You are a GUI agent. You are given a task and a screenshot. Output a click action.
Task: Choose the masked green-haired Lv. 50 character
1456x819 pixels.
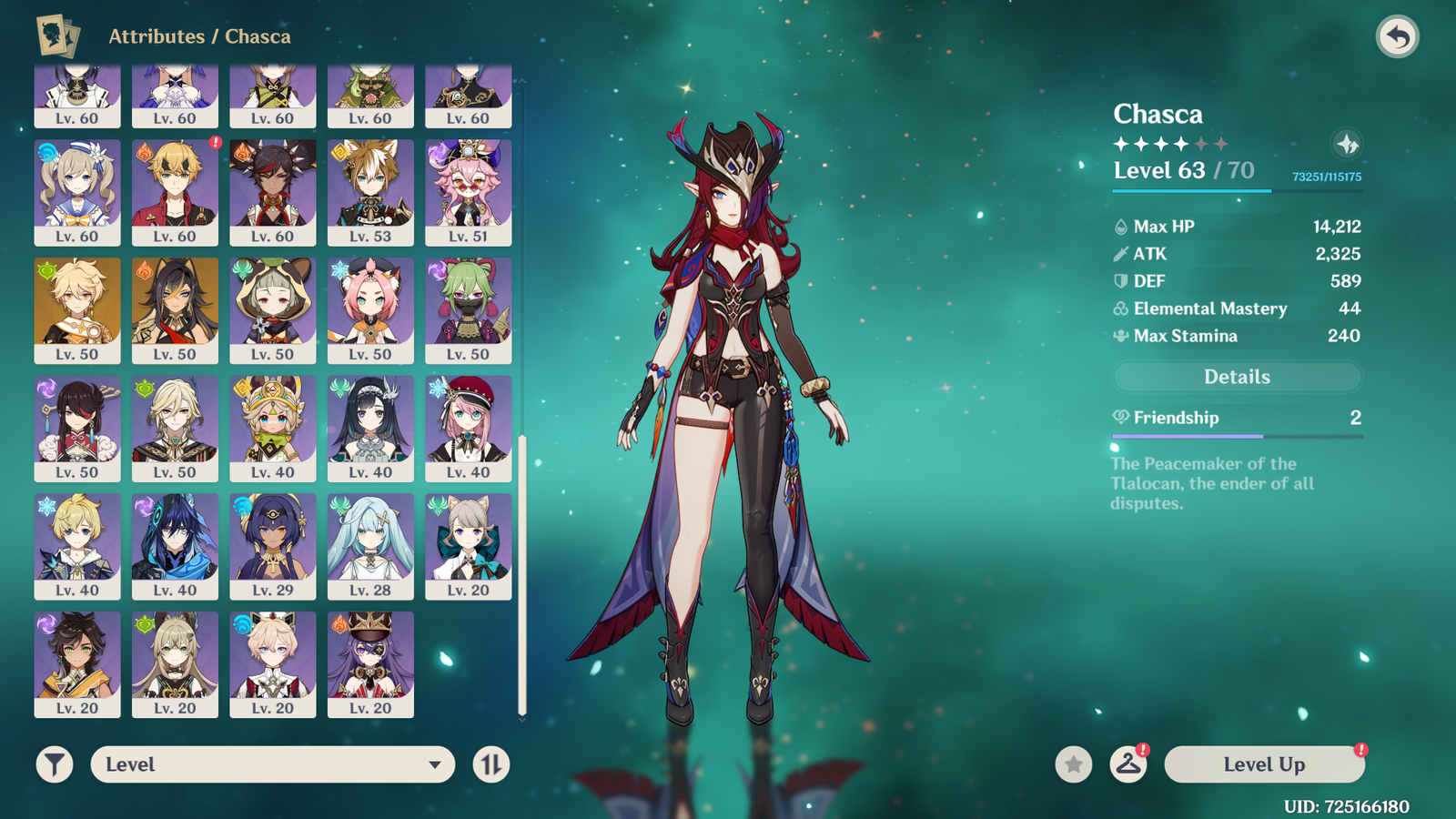(x=468, y=310)
